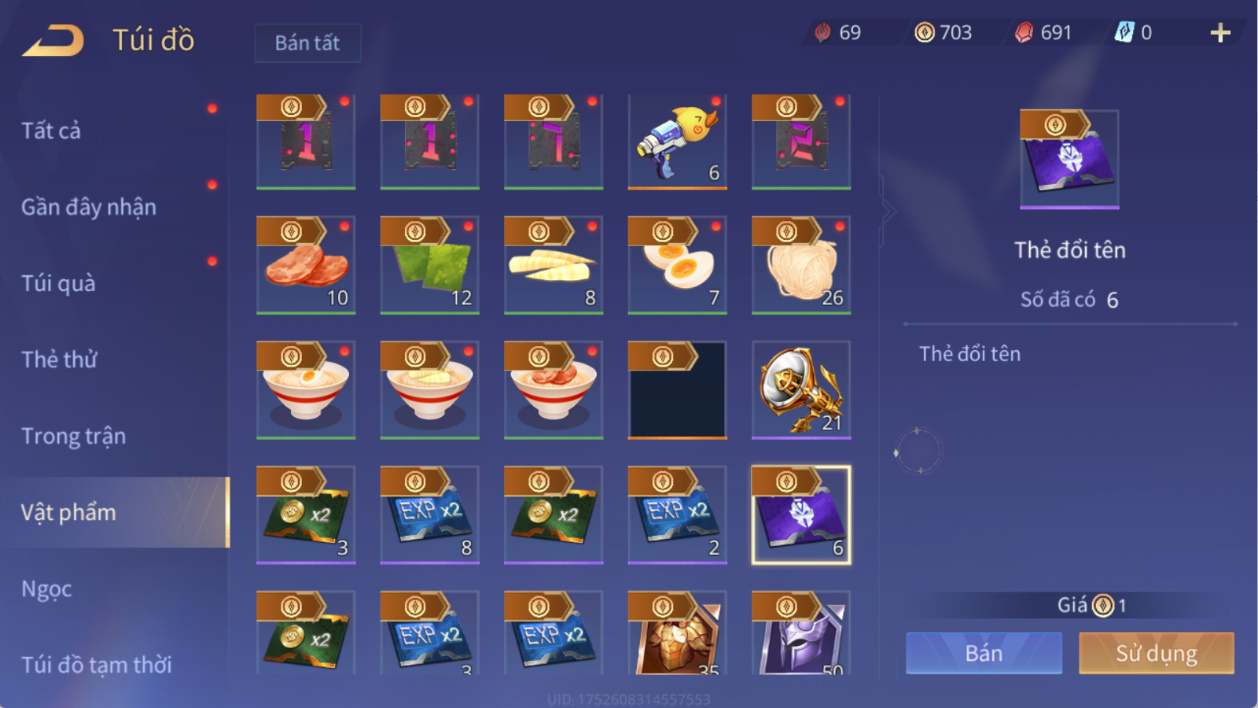Switch to the Ngọc tab

tap(47, 588)
